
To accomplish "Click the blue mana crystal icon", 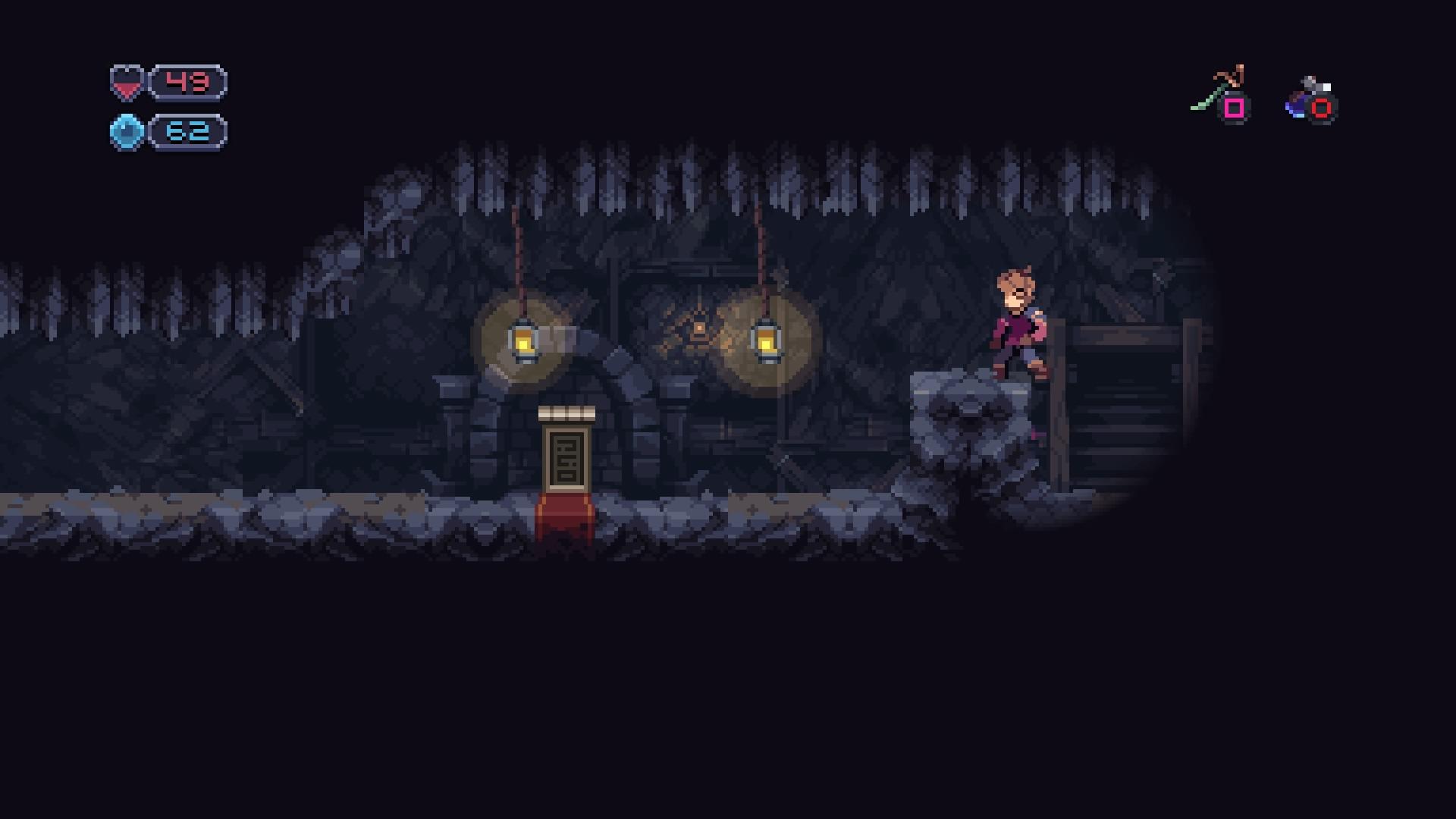I will [127, 130].
